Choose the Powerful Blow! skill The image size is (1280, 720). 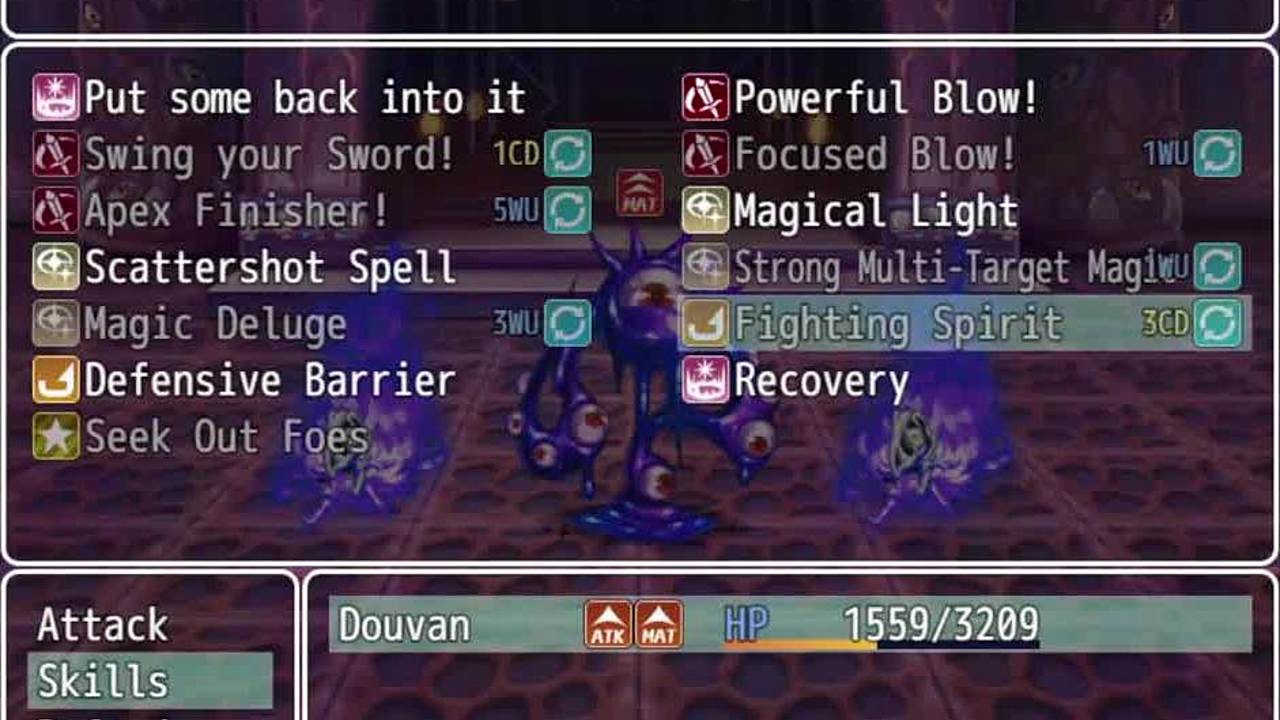click(x=886, y=98)
